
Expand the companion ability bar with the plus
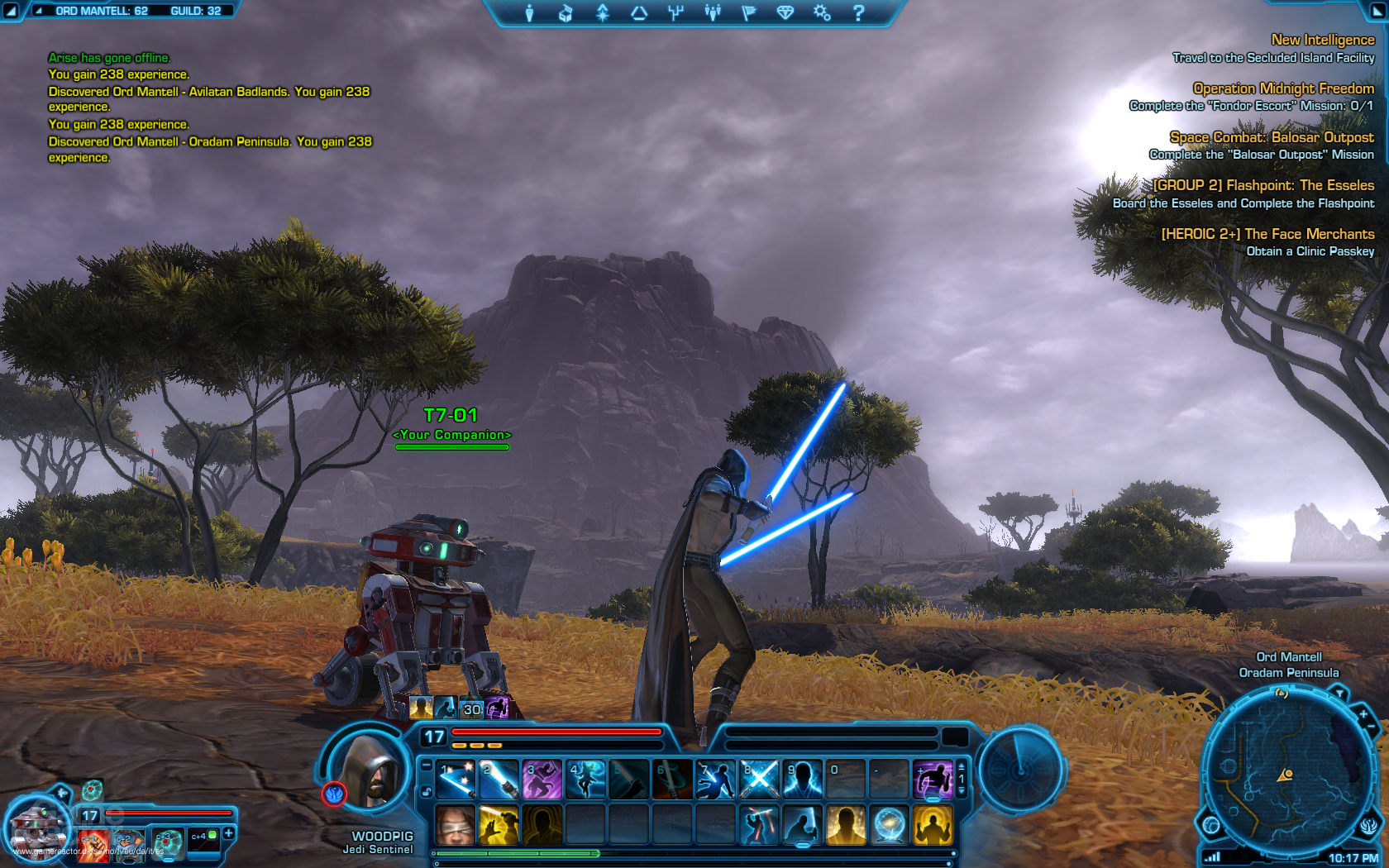228,833
